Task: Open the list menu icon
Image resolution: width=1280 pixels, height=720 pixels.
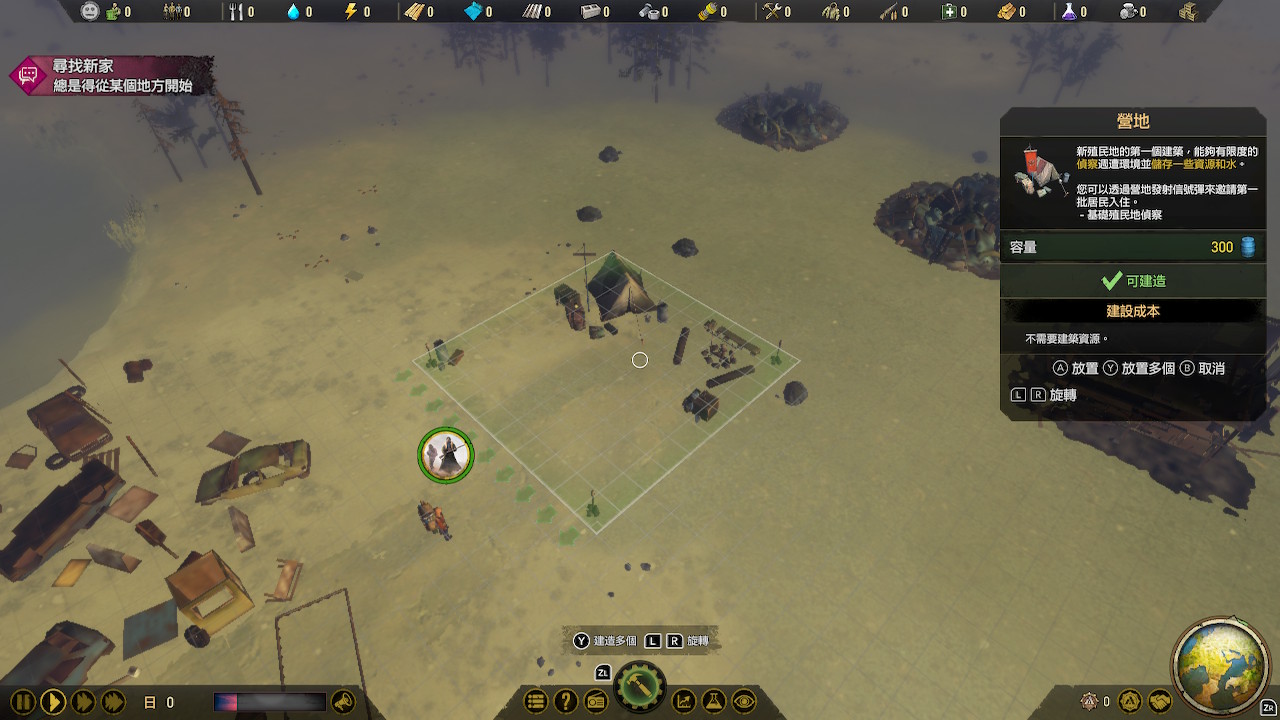Action: [x=536, y=702]
